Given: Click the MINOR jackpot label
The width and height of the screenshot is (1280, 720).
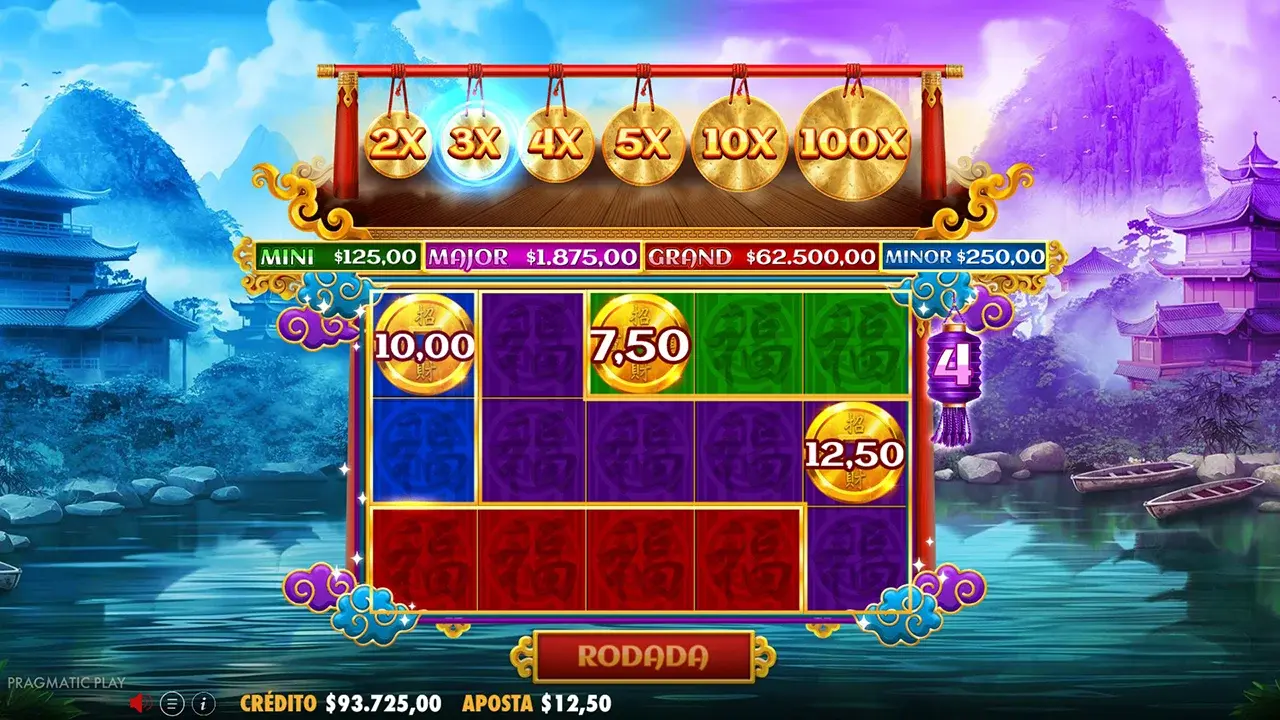Looking at the screenshot, I should (x=925, y=257).
